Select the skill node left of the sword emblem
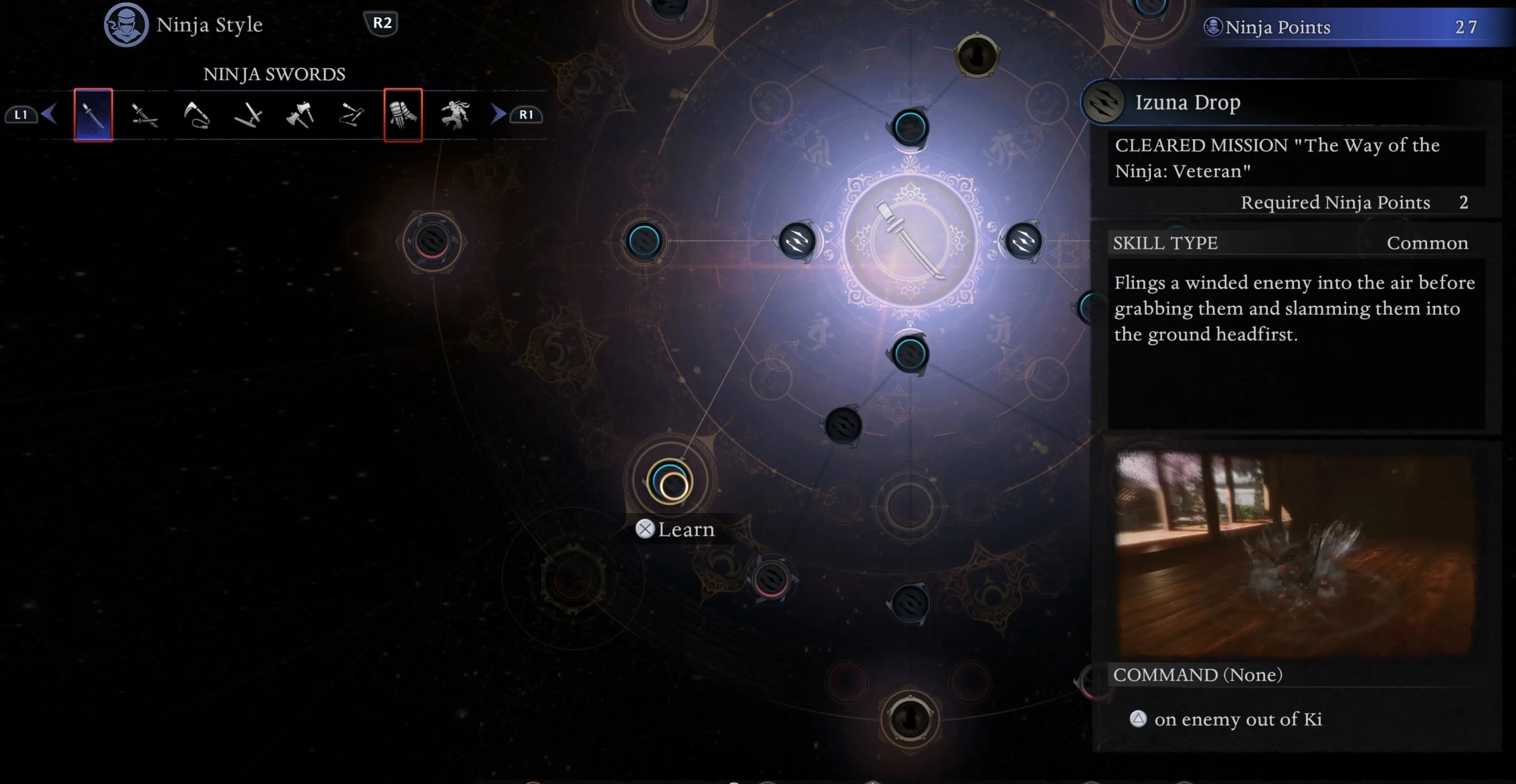Screen dimensions: 1516x784 click(797, 241)
